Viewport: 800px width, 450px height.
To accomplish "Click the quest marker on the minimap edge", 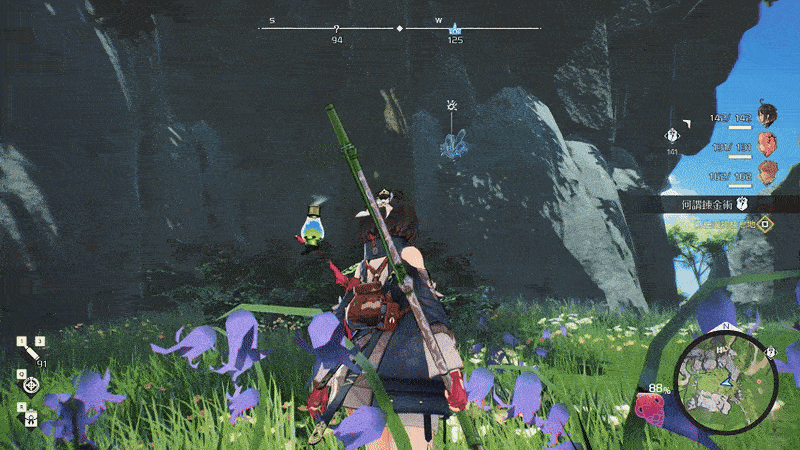I will pyautogui.click(x=770, y=352).
